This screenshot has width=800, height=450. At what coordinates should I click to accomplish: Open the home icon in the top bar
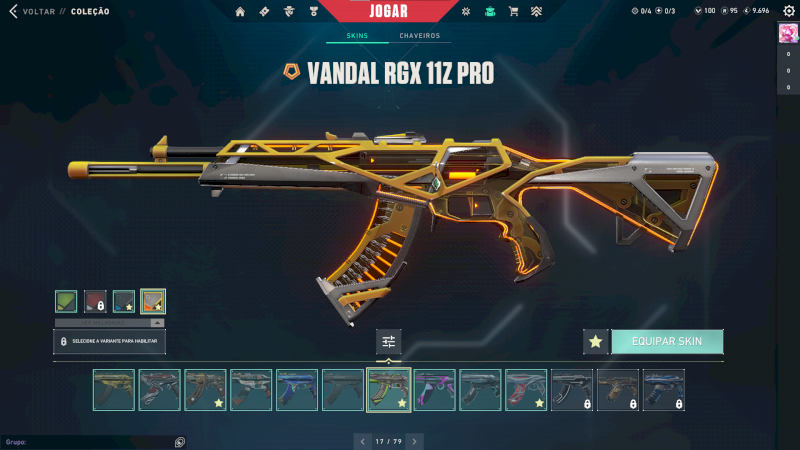click(240, 12)
